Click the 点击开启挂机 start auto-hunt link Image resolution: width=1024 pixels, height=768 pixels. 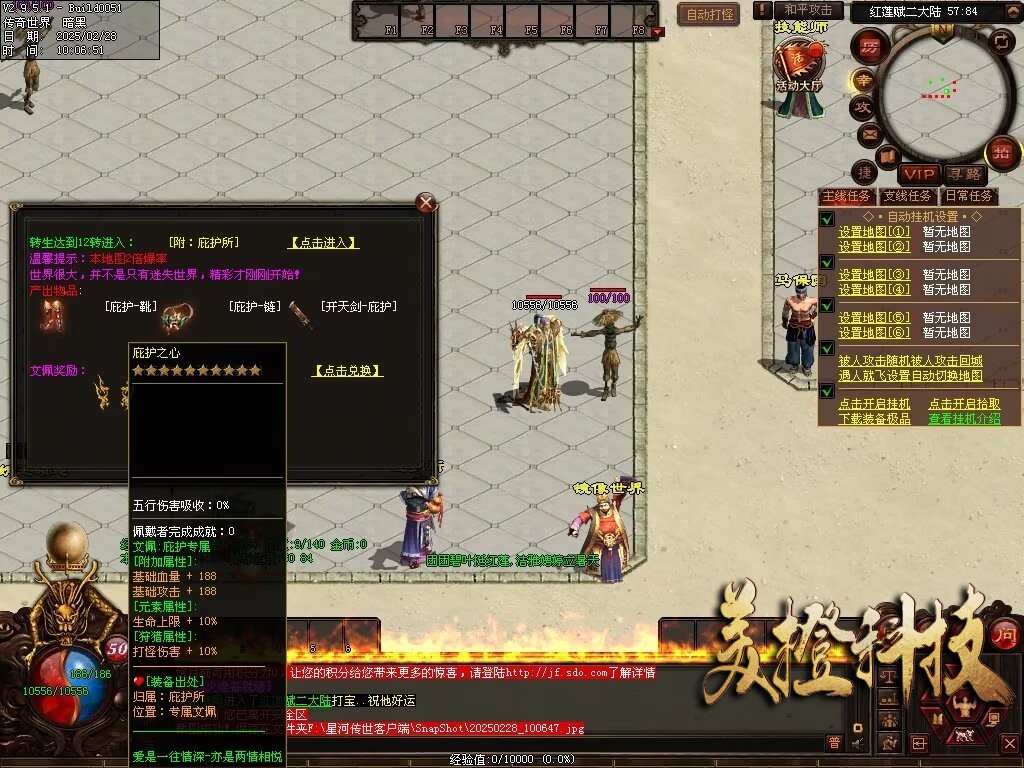click(874, 404)
